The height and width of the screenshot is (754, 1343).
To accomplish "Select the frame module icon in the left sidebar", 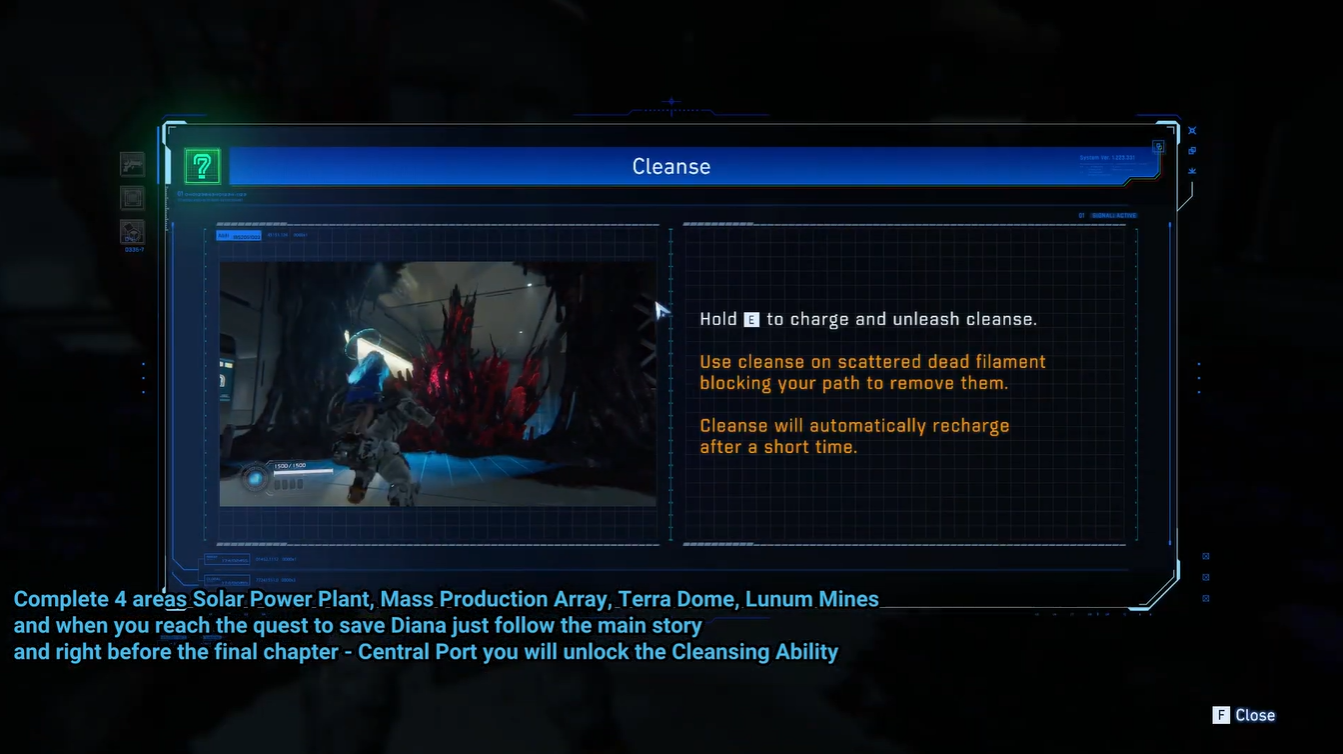I will point(131,196).
